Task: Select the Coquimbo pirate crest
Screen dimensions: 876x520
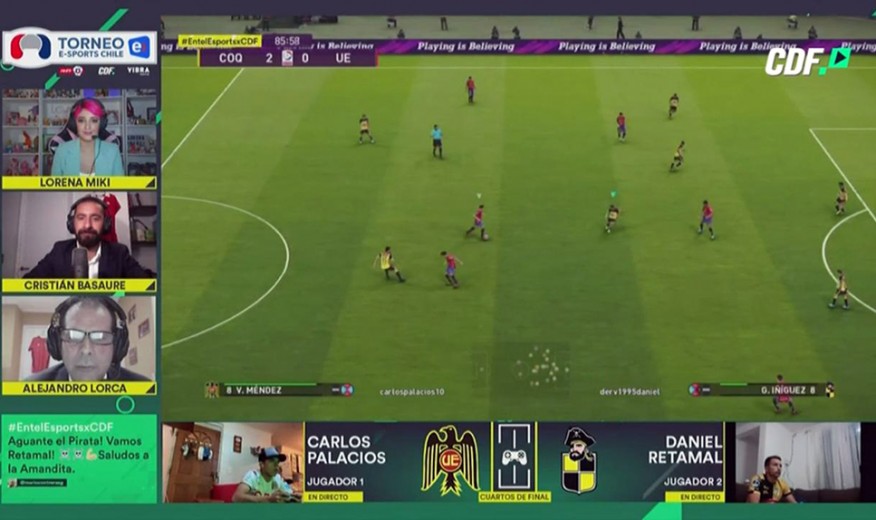Action: 579,460
